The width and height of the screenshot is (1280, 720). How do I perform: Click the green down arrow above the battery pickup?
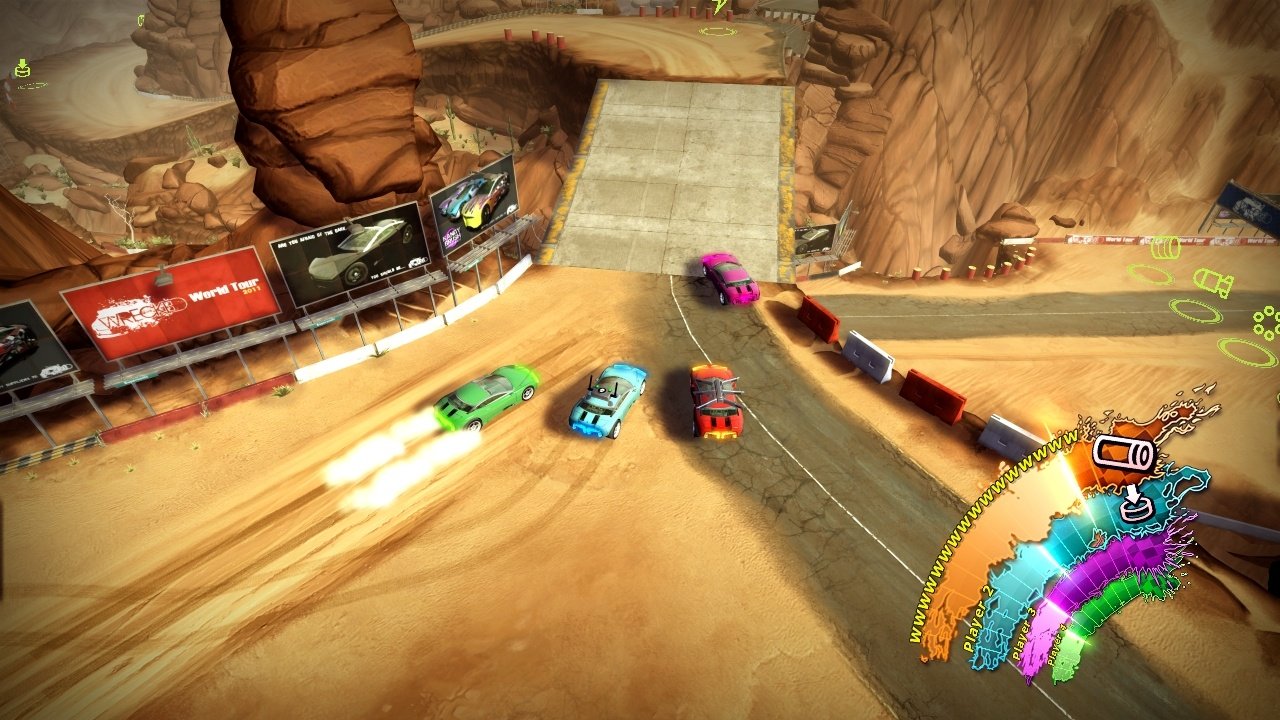[x=23, y=62]
